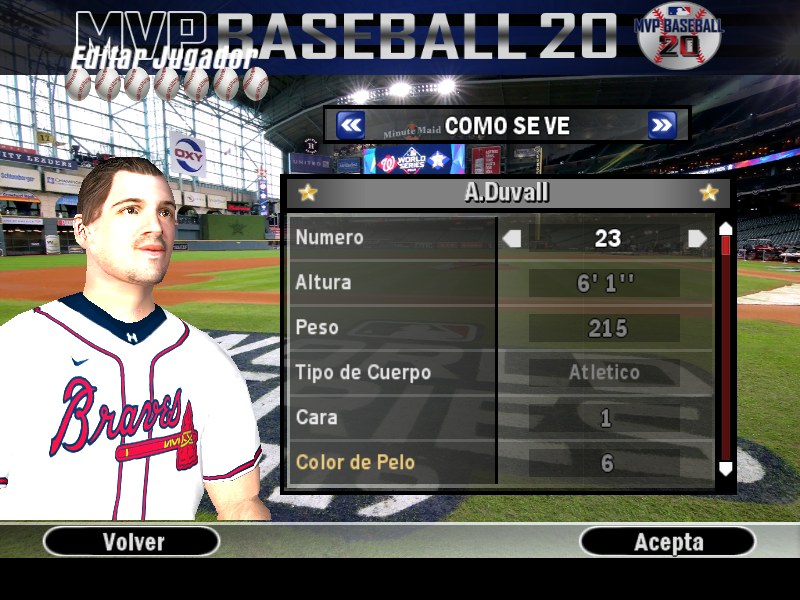Click the red vertical scrollbar track
Viewport: 800px width, 600px height.
point(726,350)
